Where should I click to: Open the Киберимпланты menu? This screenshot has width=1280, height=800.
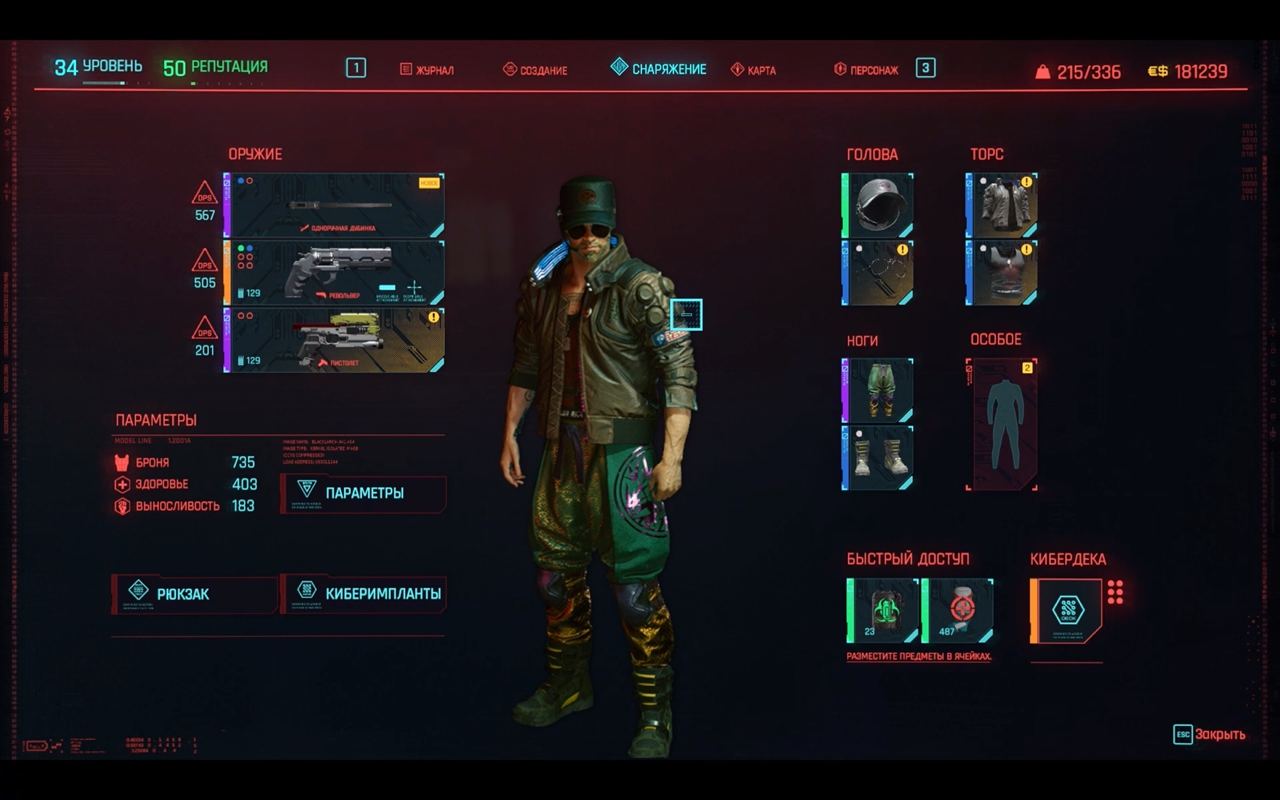364,594
